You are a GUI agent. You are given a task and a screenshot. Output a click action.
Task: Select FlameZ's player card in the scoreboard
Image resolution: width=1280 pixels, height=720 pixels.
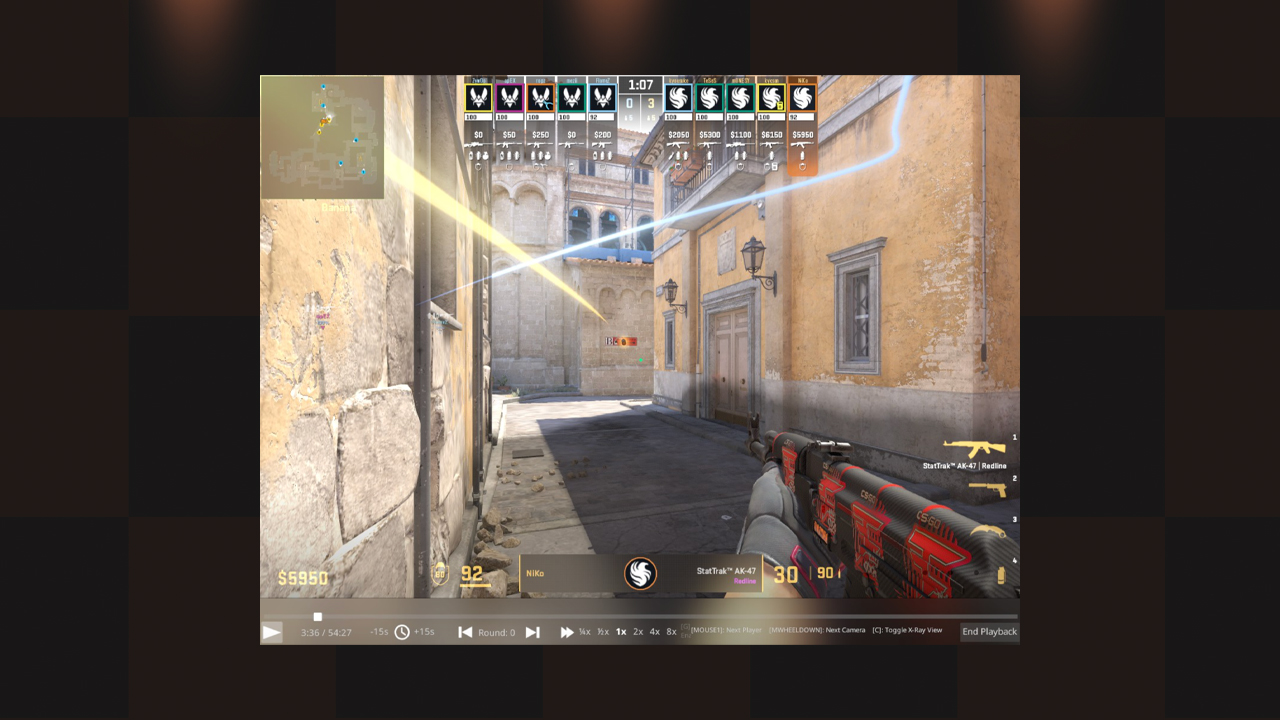pos(602,98)
